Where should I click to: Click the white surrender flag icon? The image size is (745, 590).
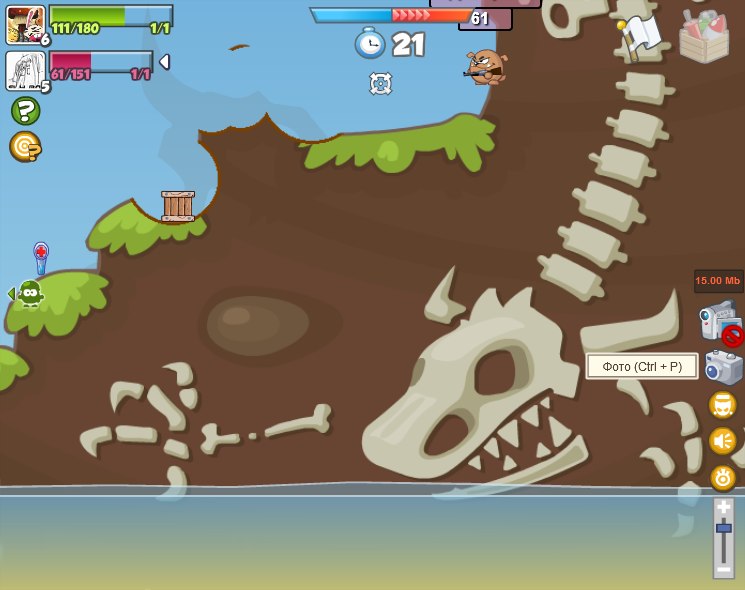(640, 36)
